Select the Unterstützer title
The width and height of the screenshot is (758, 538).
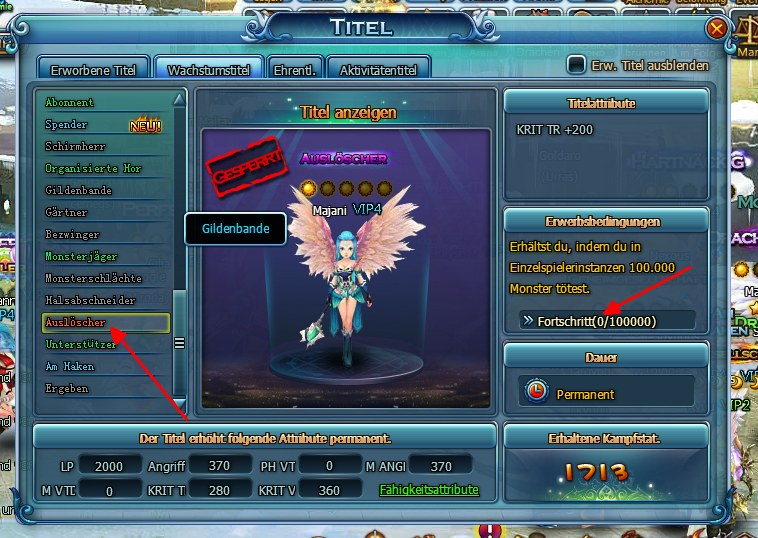tap(82, 344)
